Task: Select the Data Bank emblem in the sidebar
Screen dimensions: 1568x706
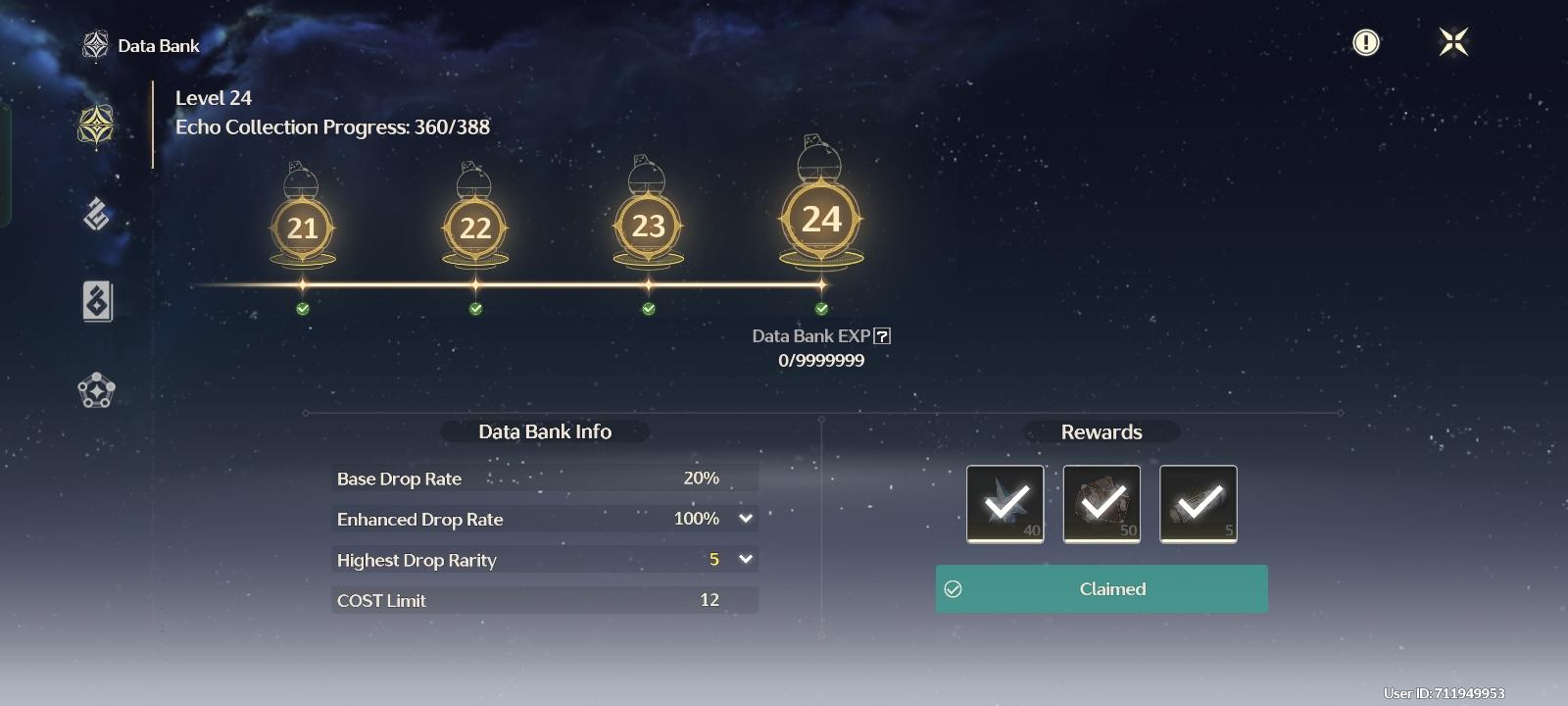Action: 95,125
